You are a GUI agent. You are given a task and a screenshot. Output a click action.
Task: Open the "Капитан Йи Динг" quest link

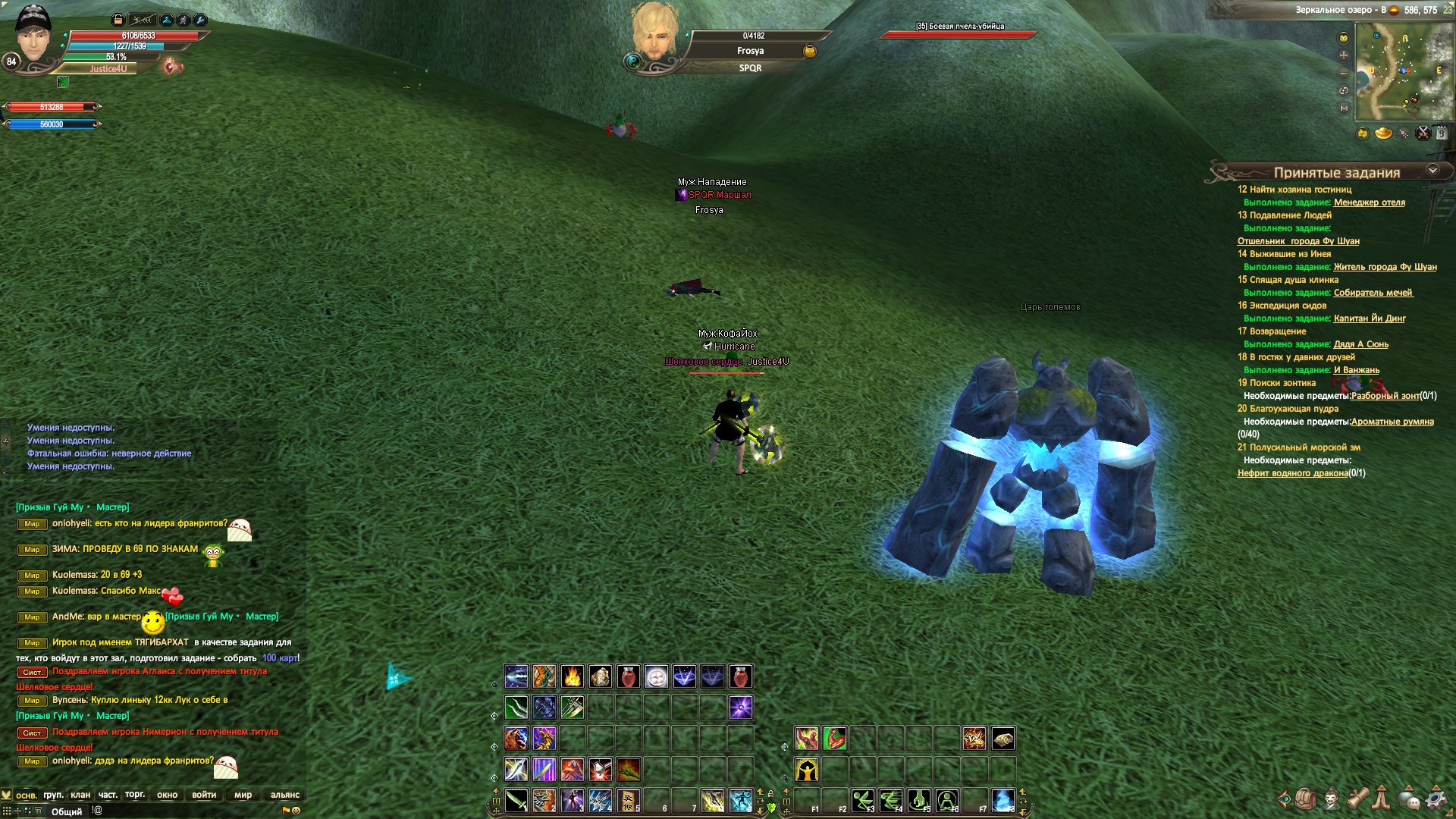1369,318
